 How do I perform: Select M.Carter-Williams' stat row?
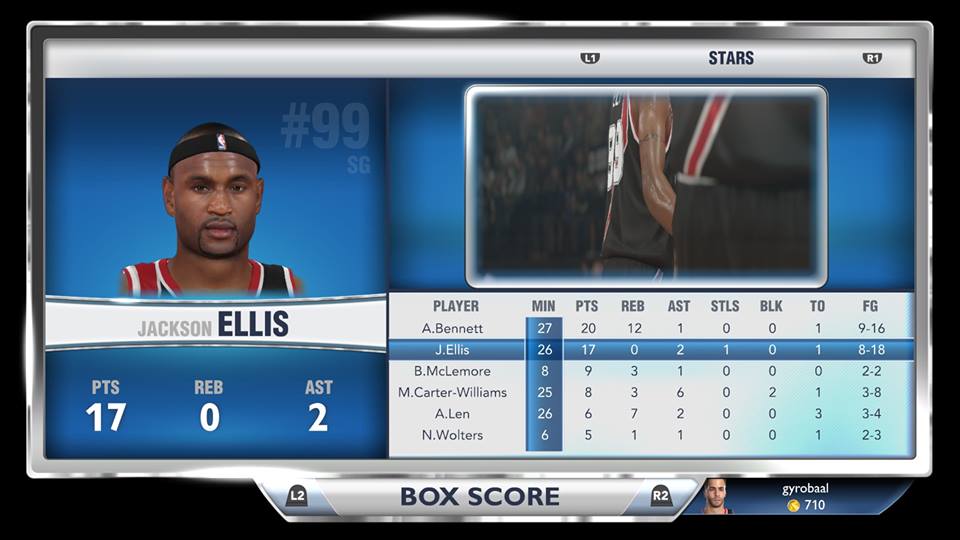point(452,392)
